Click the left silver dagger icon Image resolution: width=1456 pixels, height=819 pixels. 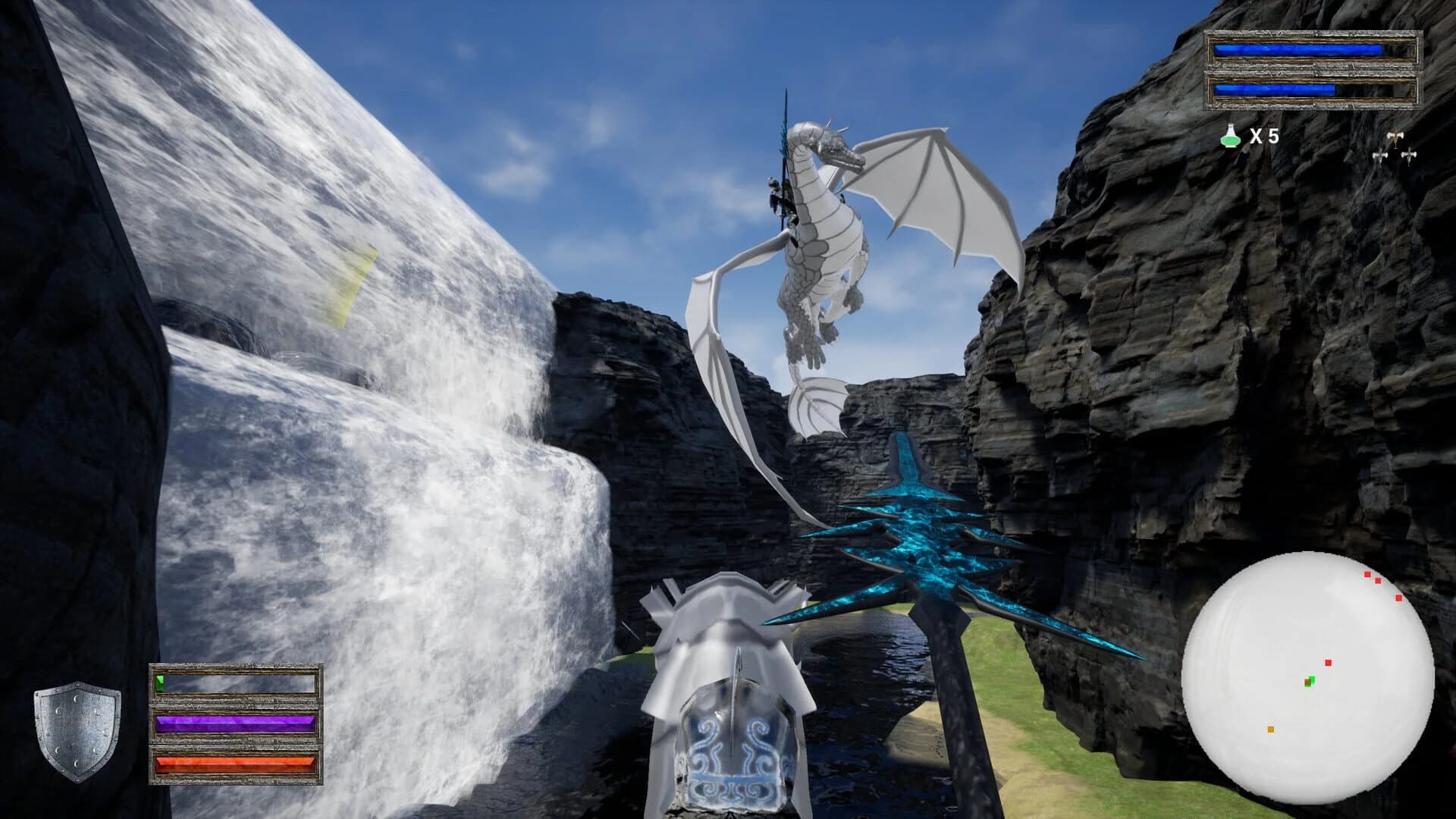click(1380, 155)
